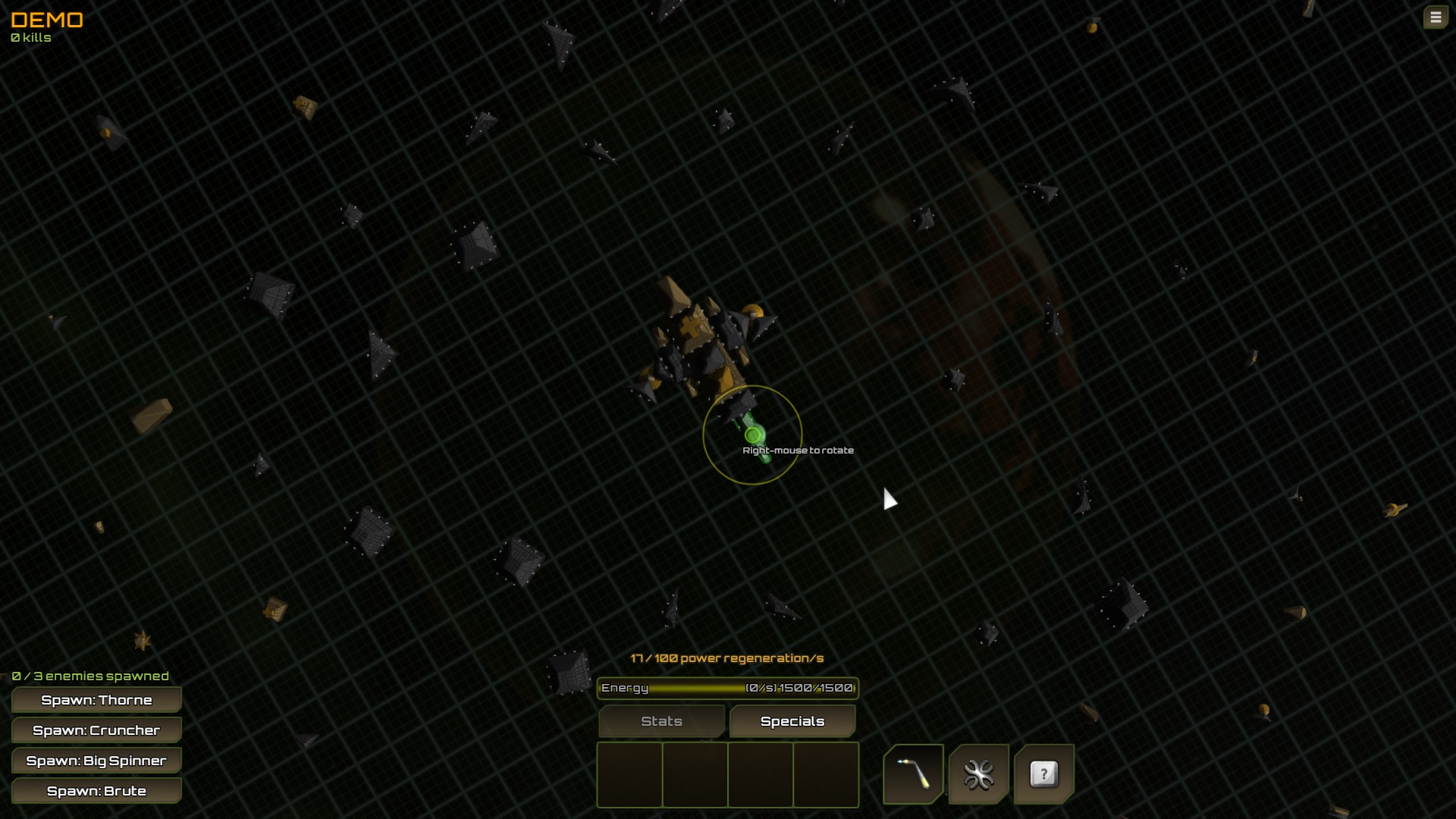Select the third empty Specials slot

(x=761, y=775)
